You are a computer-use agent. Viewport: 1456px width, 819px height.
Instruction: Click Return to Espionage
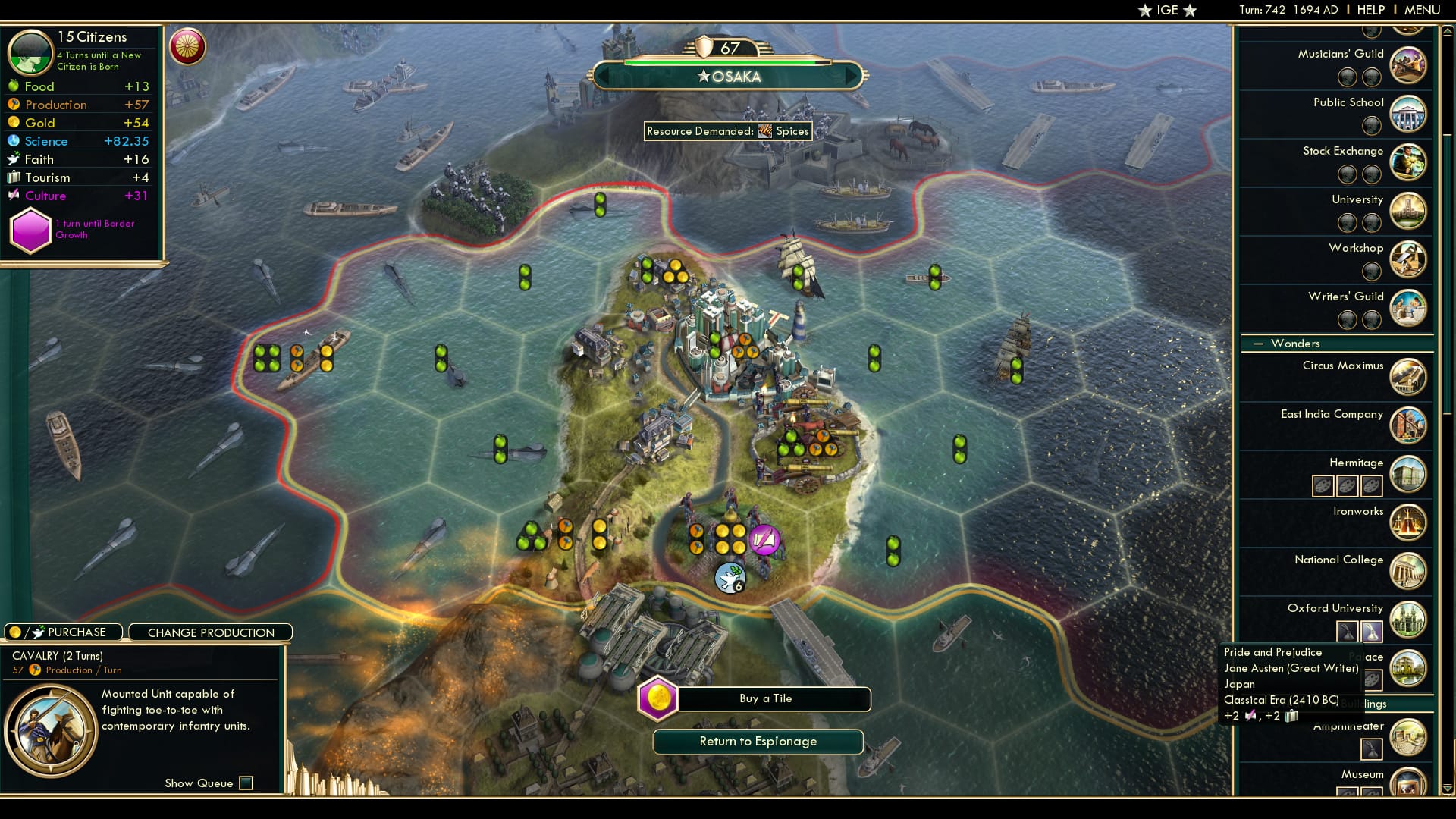point(759,742)
